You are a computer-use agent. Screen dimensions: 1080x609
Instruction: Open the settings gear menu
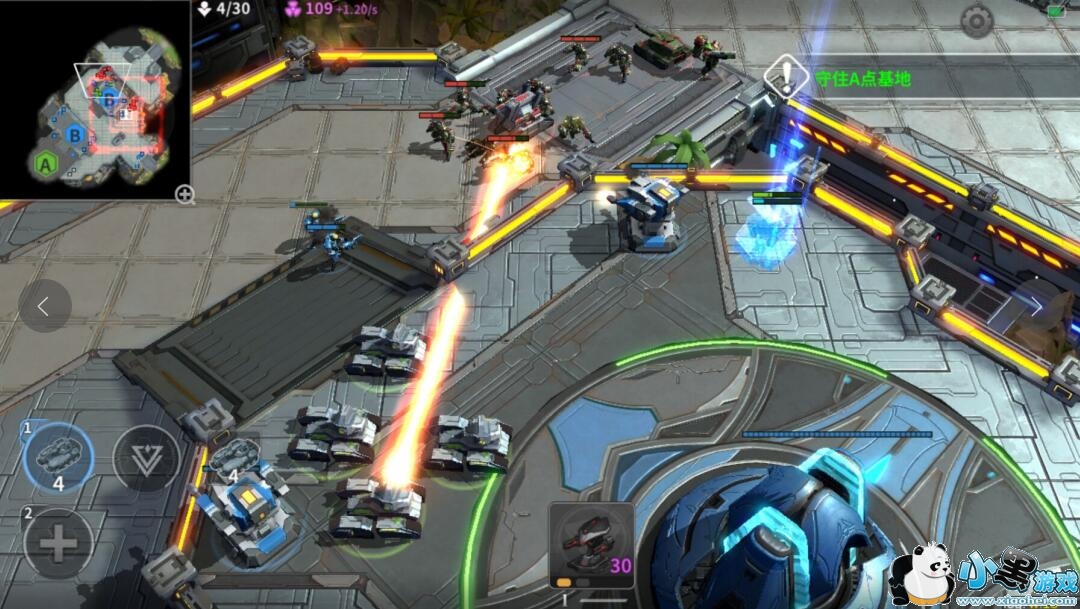(x=976, y=21)
